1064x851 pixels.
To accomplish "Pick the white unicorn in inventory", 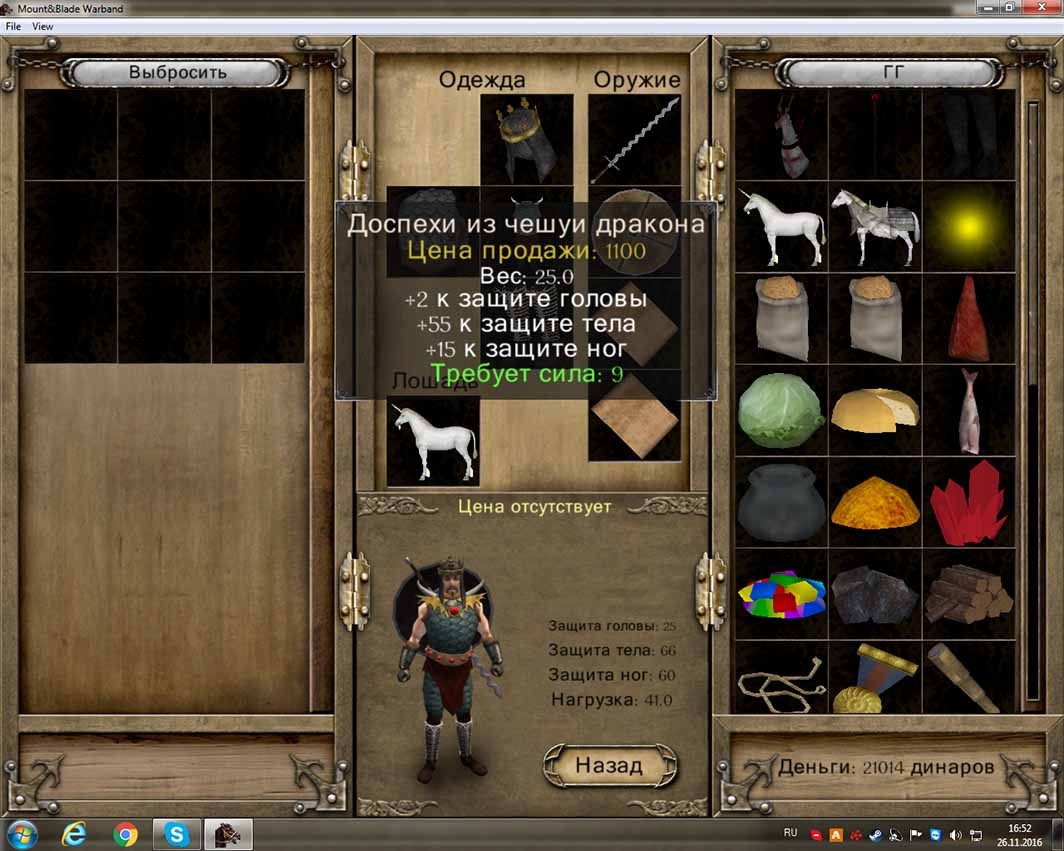I will pos(780,227).
